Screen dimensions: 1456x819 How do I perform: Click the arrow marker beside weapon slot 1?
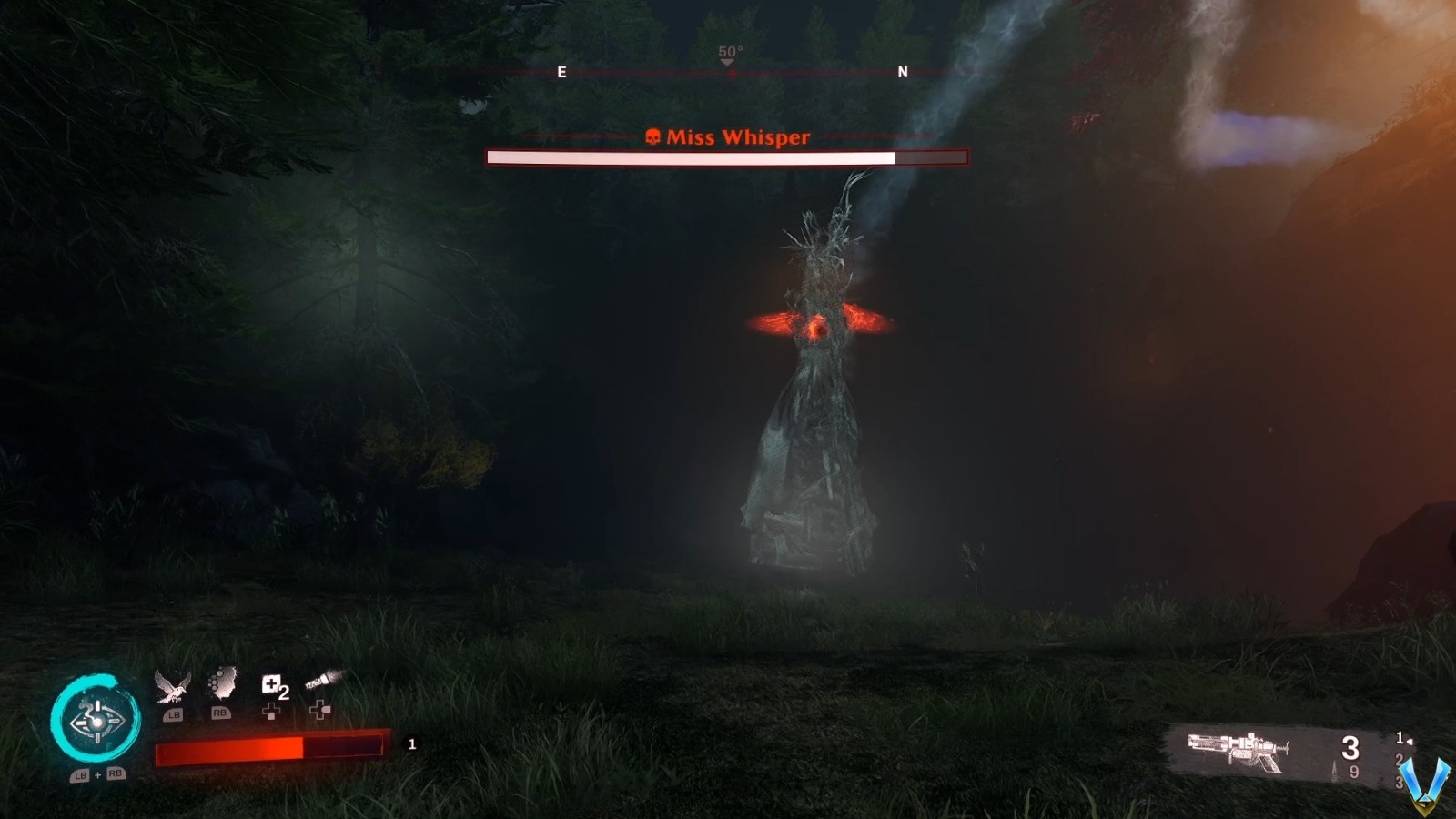(x=1410, y=741)
